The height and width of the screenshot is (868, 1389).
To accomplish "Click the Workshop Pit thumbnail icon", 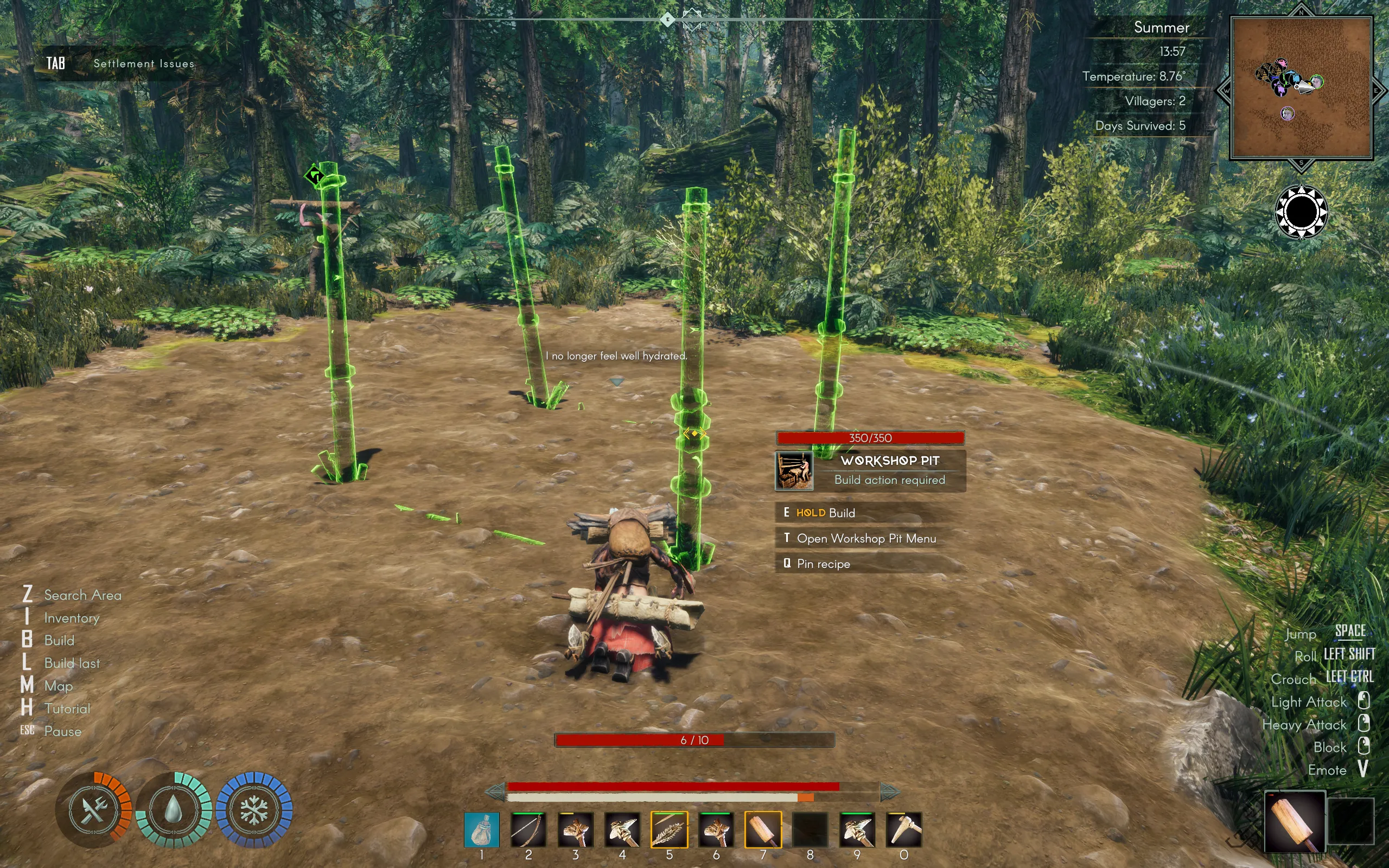I will [x=794, y=471].
